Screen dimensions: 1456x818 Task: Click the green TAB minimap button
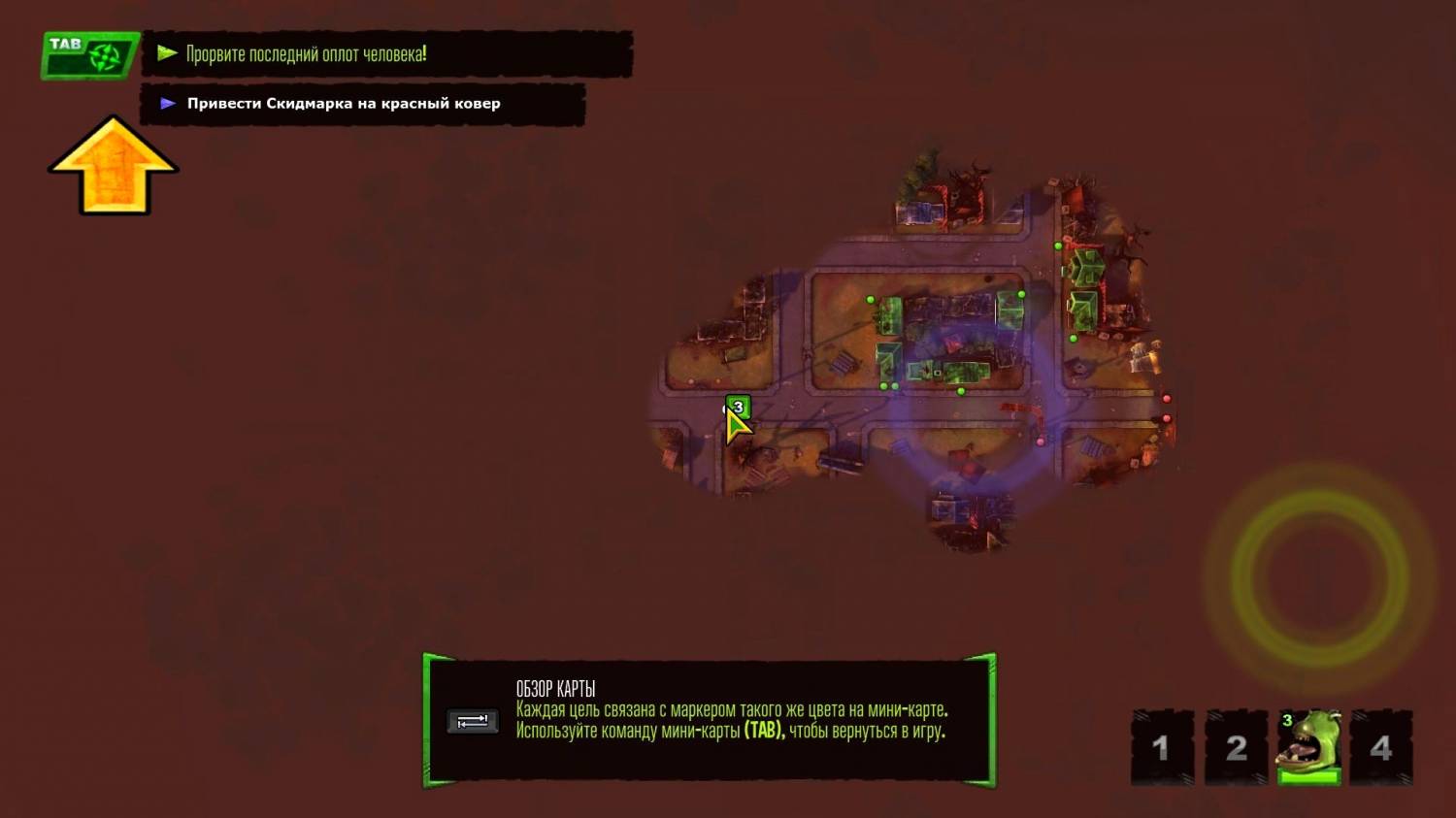pyautogui.click(x=89, y=55)
